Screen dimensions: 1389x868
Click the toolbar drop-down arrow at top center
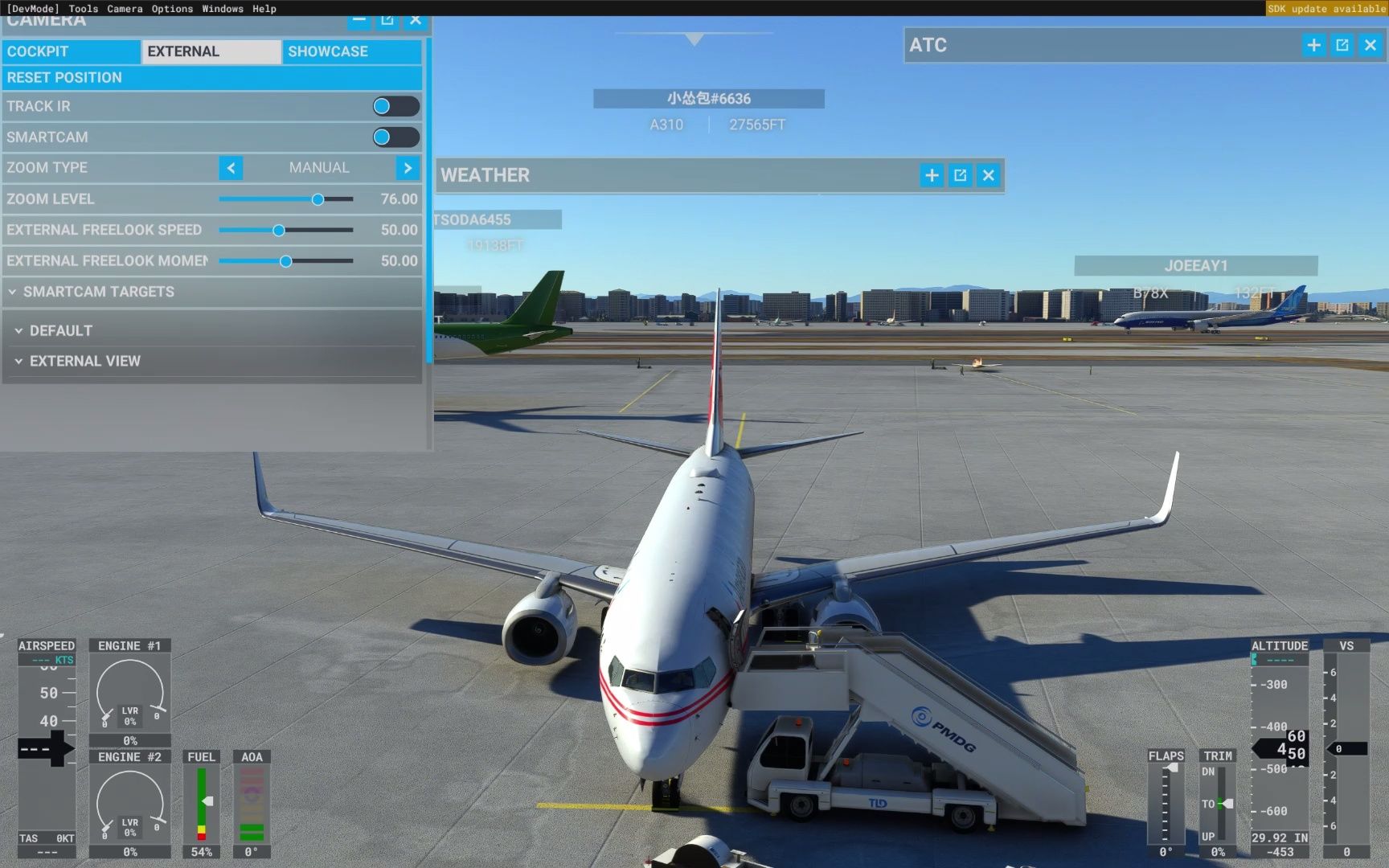point(693,37)
